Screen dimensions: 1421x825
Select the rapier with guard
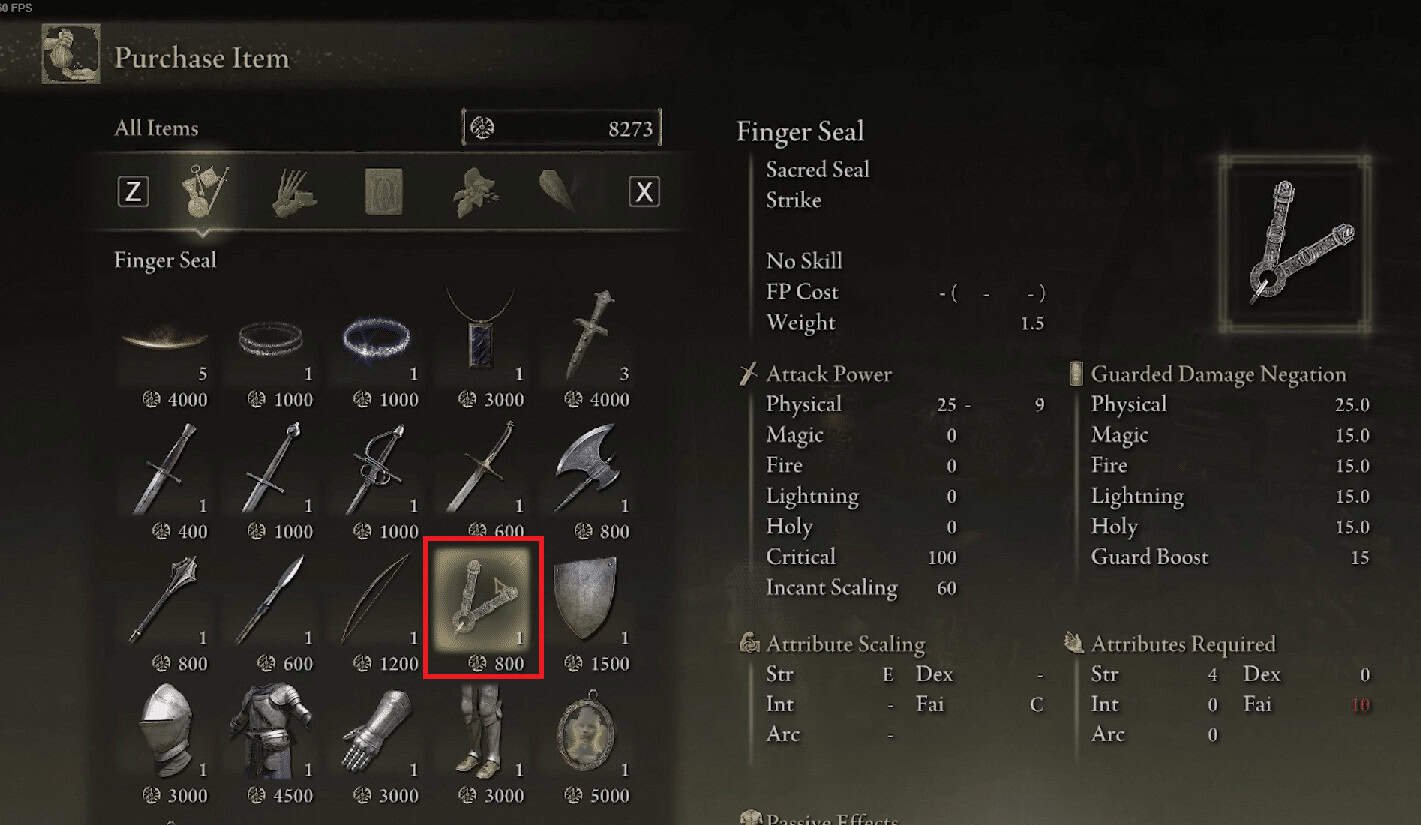point(377,470)
